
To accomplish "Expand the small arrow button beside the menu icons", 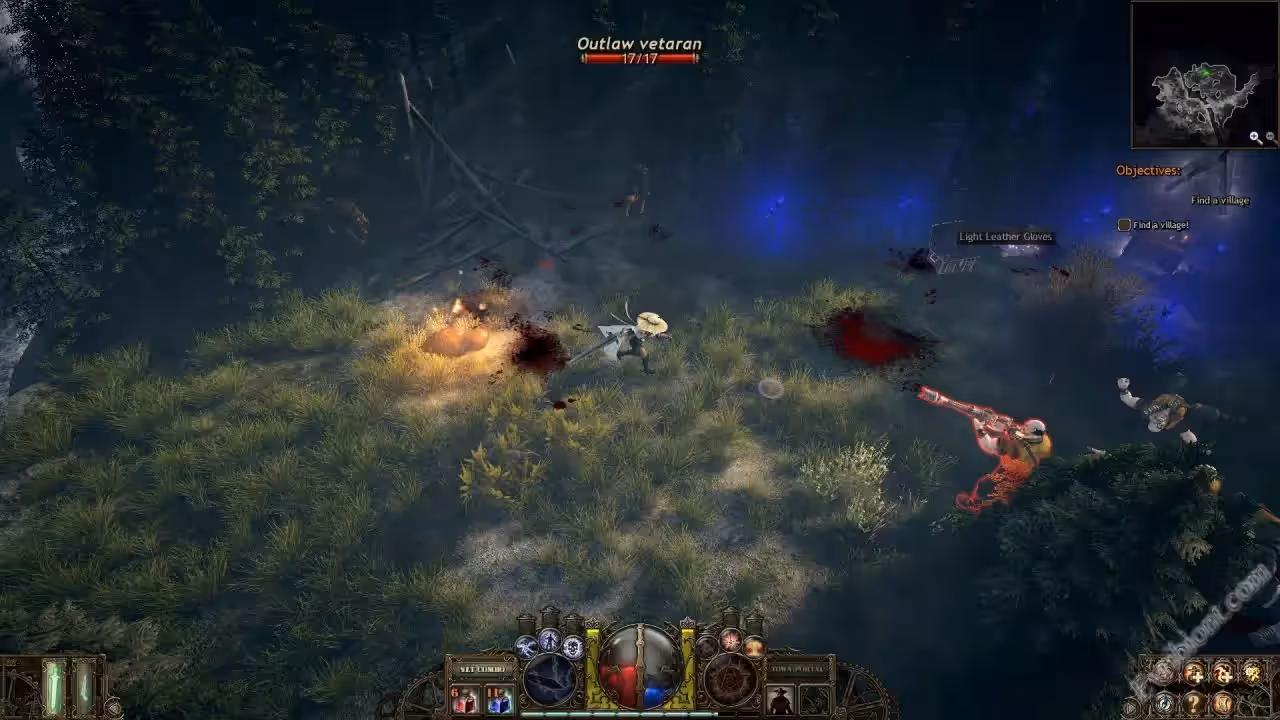I will 1132,706.
